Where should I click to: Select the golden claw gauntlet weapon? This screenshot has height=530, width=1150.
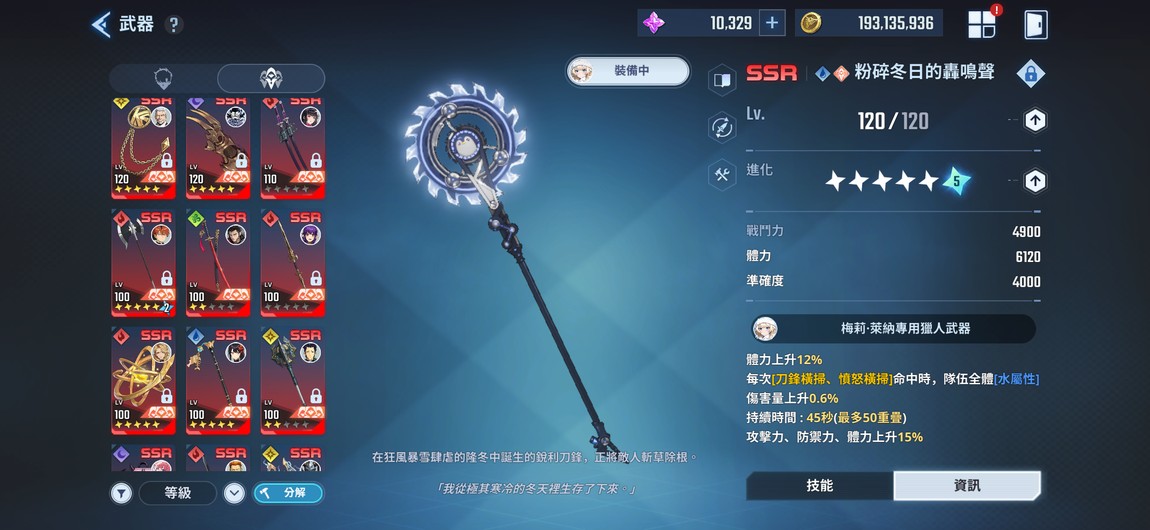(x=218, y=147)
